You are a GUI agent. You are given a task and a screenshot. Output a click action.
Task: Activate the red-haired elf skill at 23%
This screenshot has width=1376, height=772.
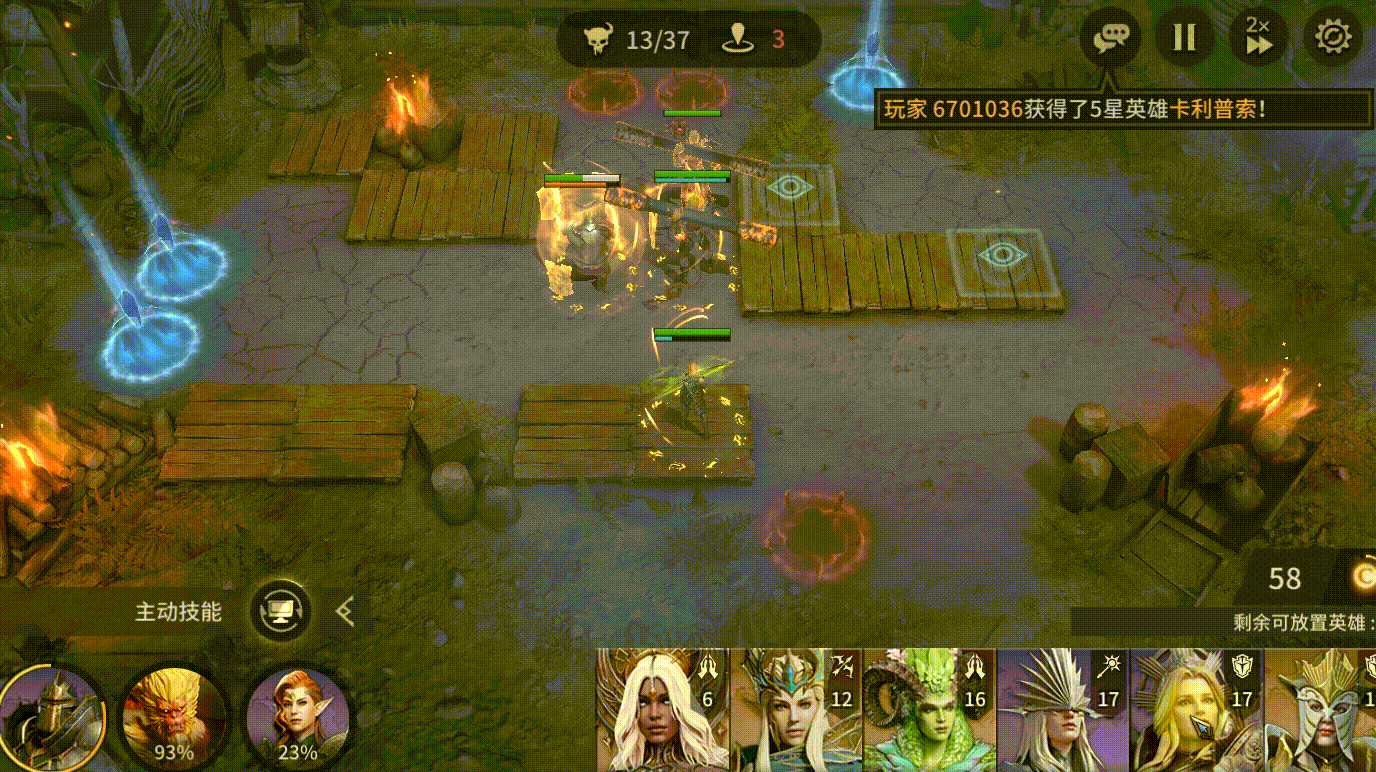tap(297, 716)
